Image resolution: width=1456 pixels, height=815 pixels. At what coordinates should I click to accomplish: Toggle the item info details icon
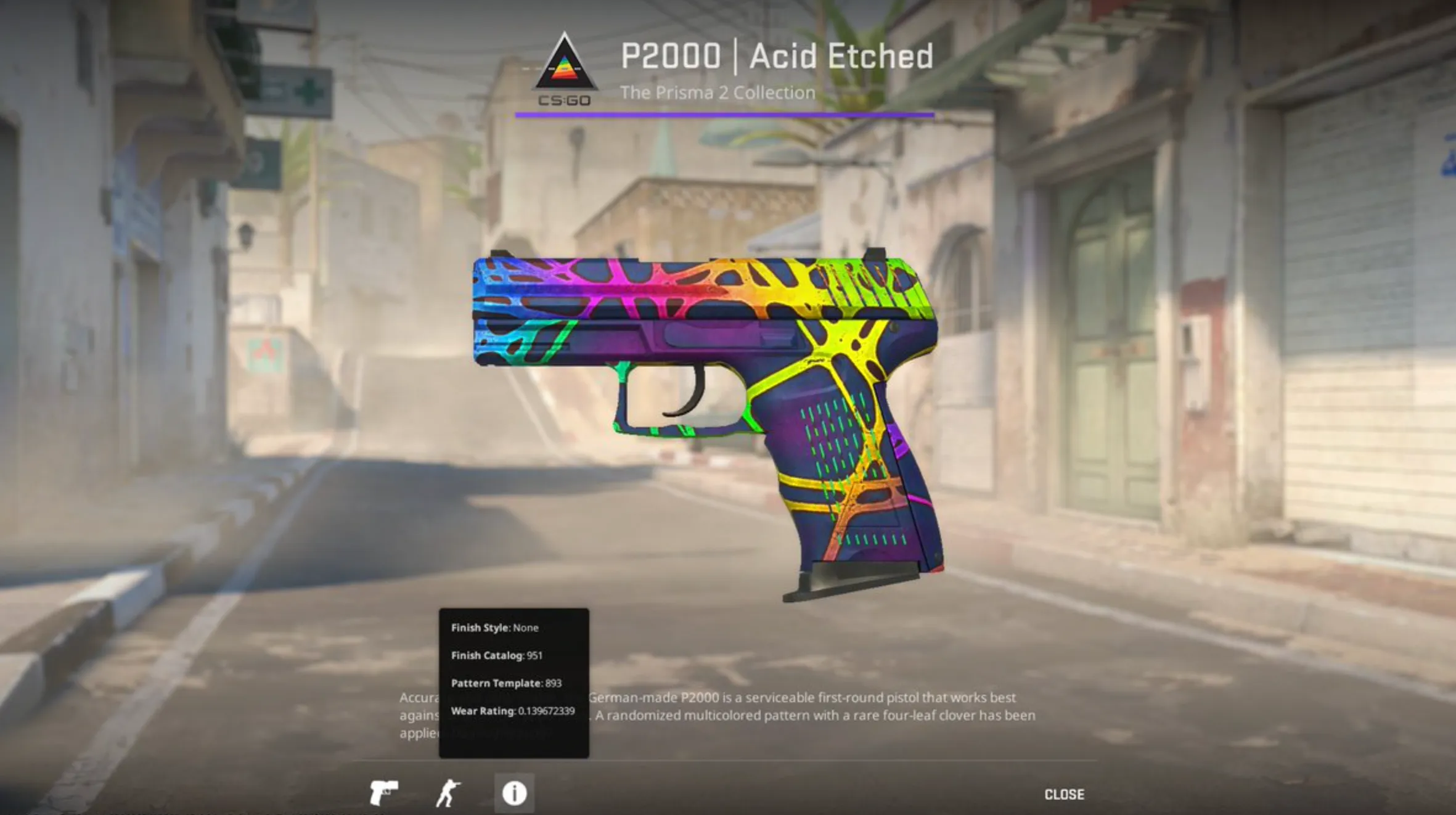[514, 793]
